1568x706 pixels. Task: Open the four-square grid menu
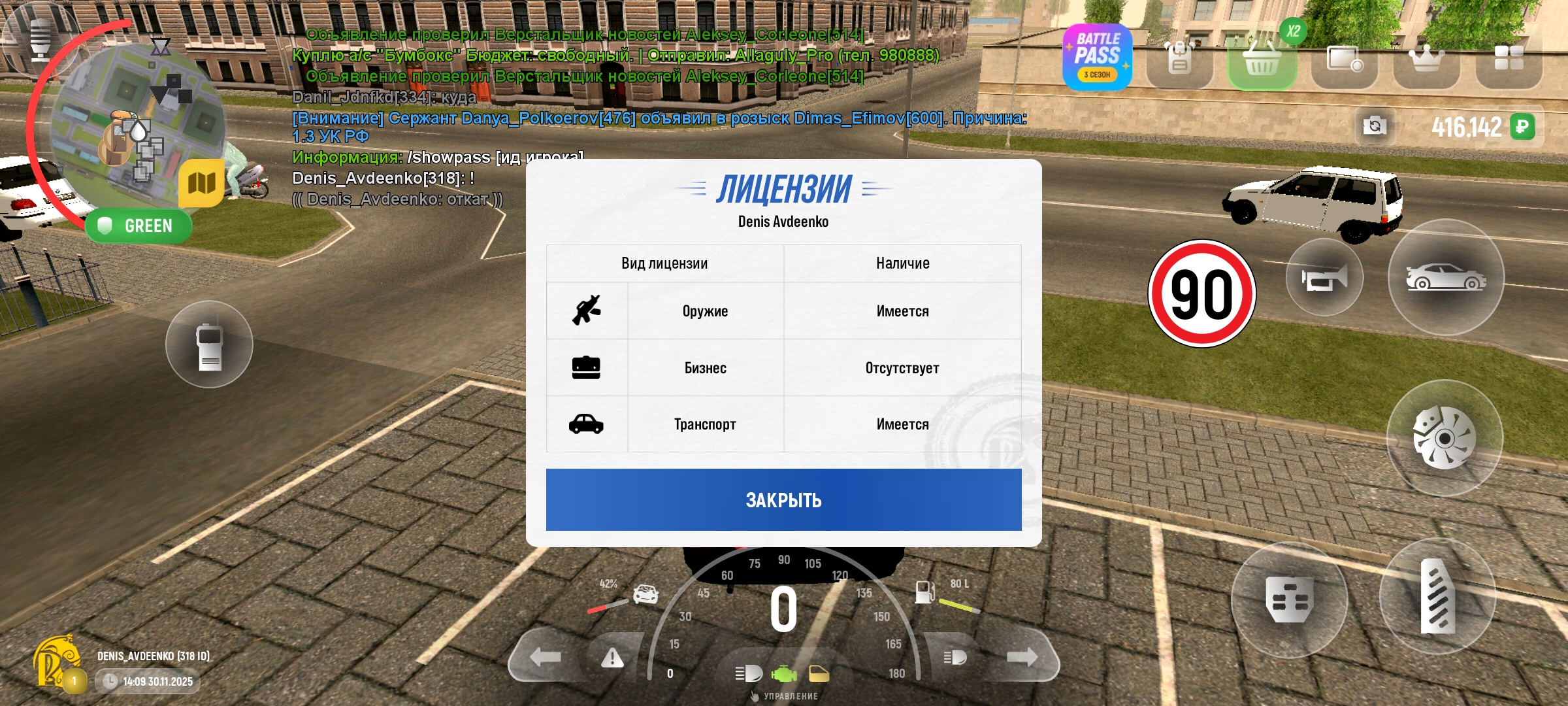tap(1509, 59)
